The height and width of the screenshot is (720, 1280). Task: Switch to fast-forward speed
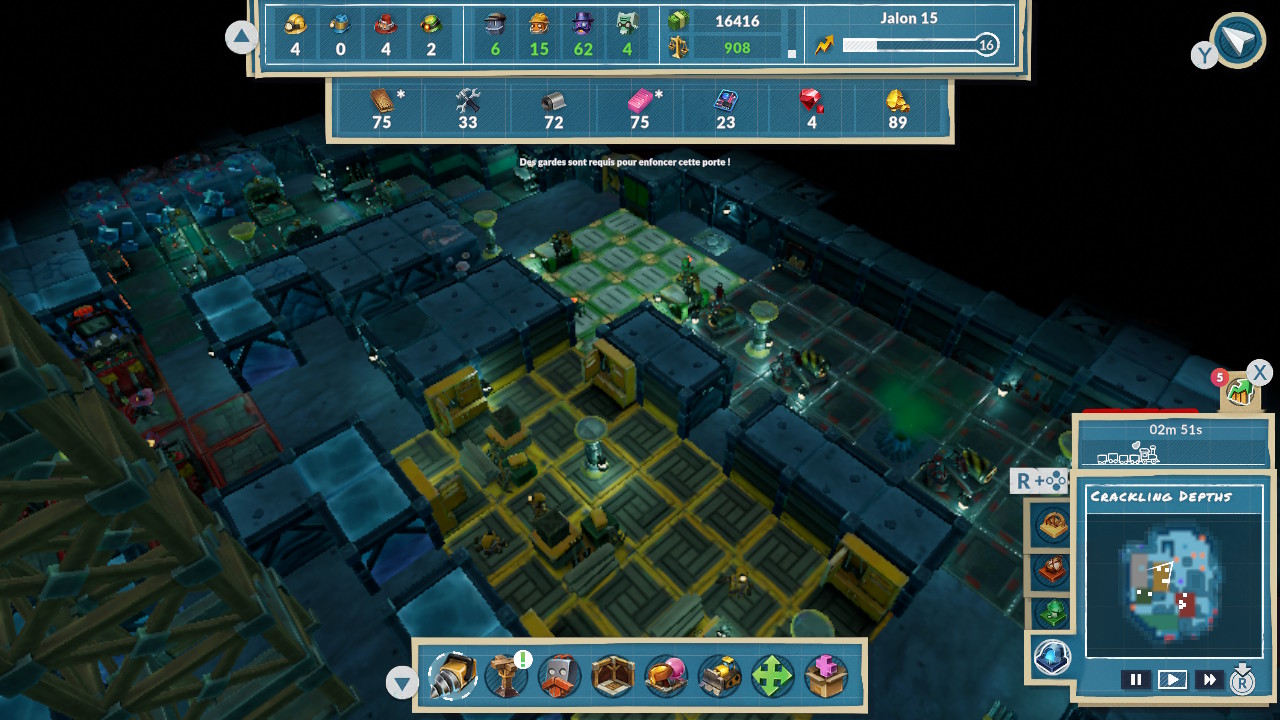tap(1209, 680)
